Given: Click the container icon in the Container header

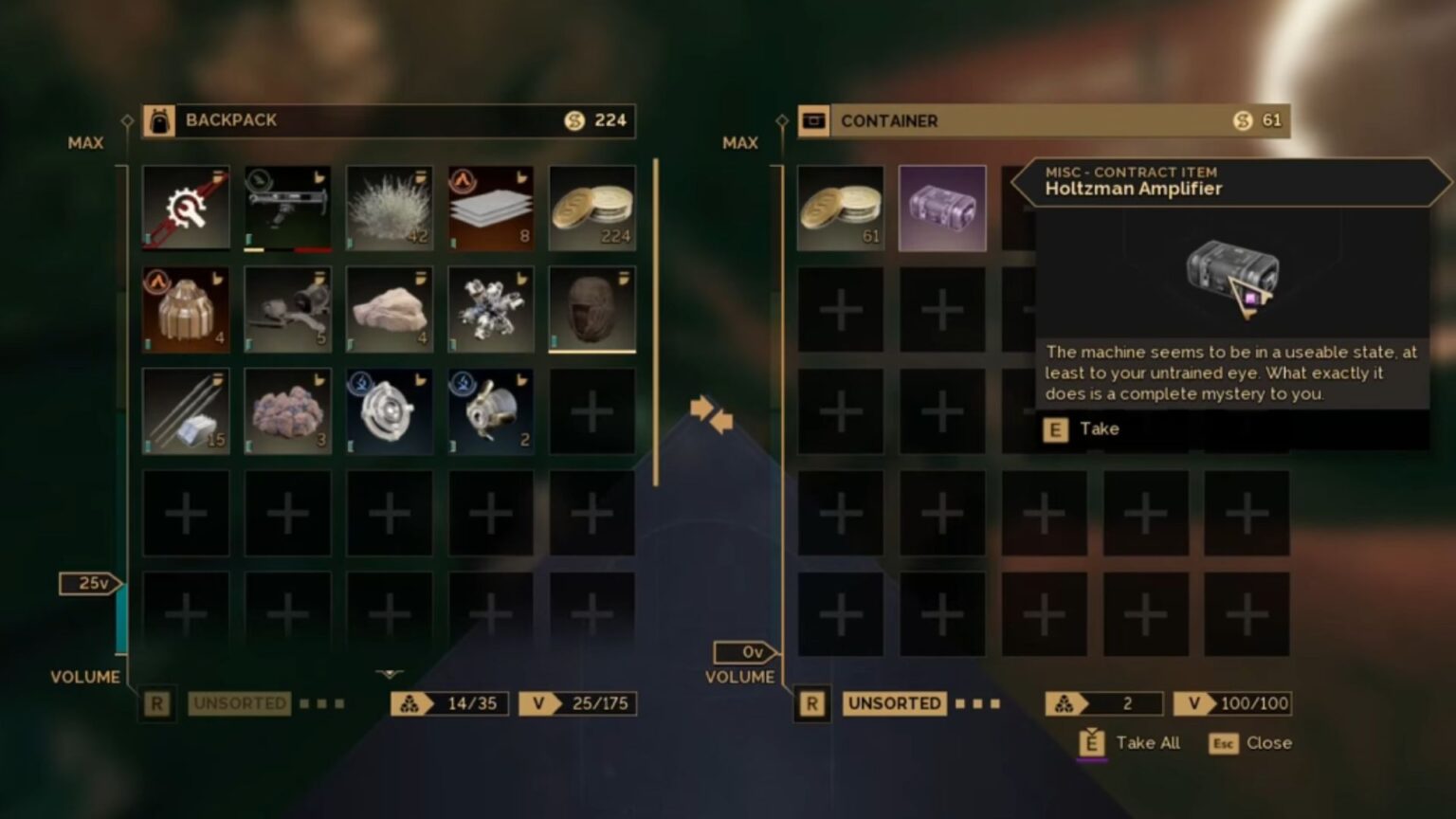Looking at the screenshot, I should coord(812,120).
